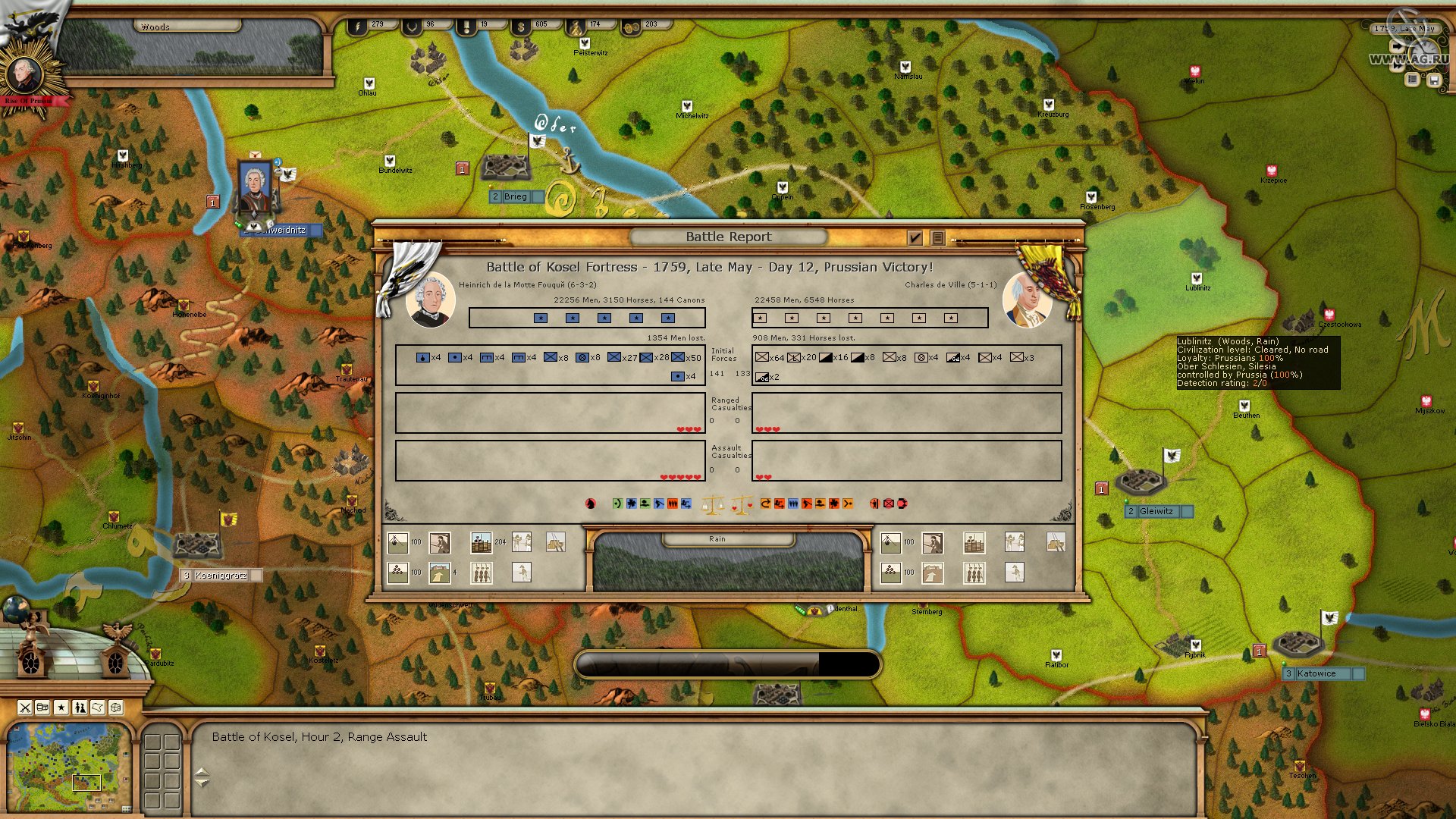Viewport: 1456px width, 819px height.
Task: Open the ledger list icon near the clock
Action: (x=1412, y=79)
